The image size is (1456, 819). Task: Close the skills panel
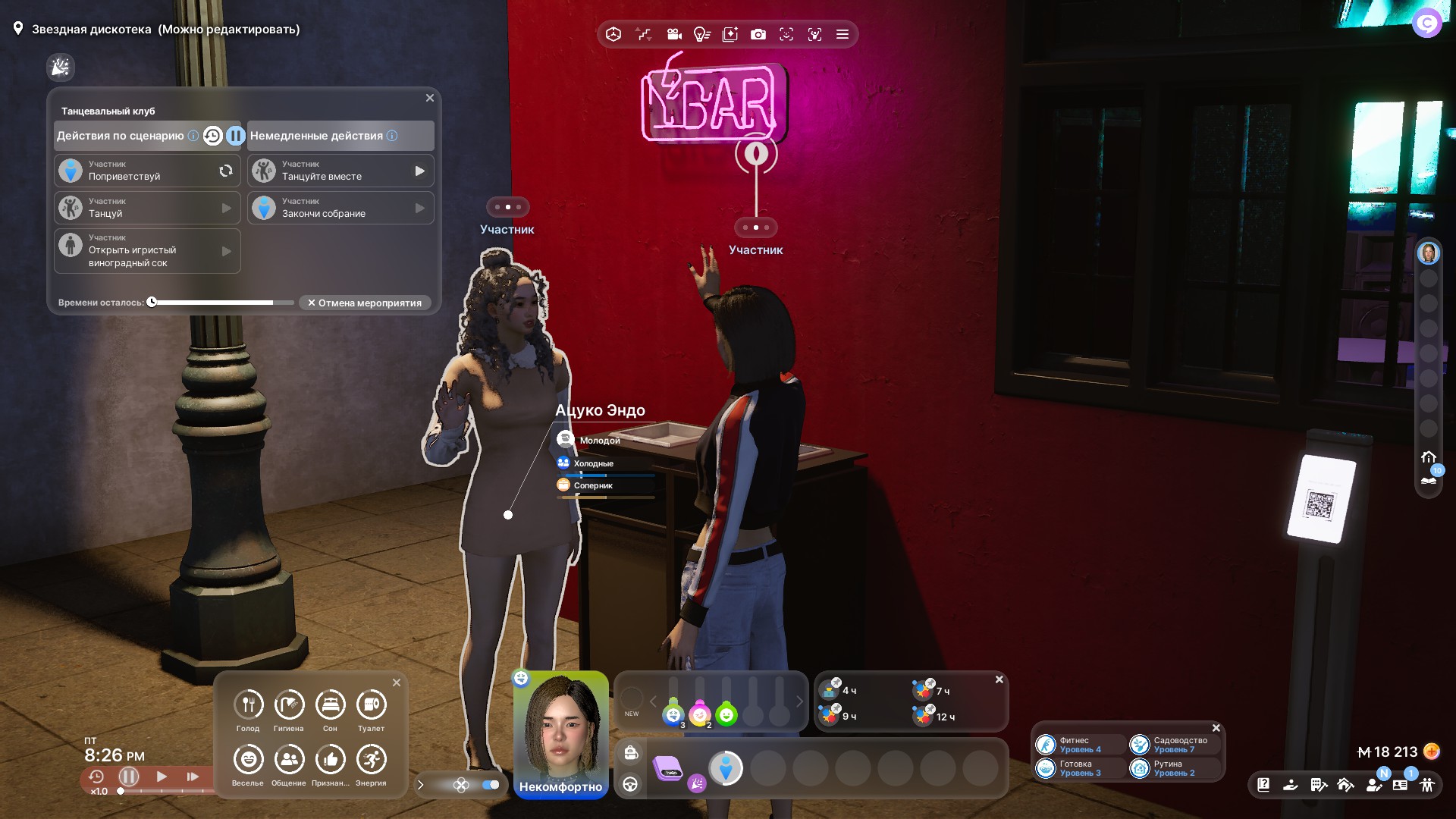point(1216,728)
